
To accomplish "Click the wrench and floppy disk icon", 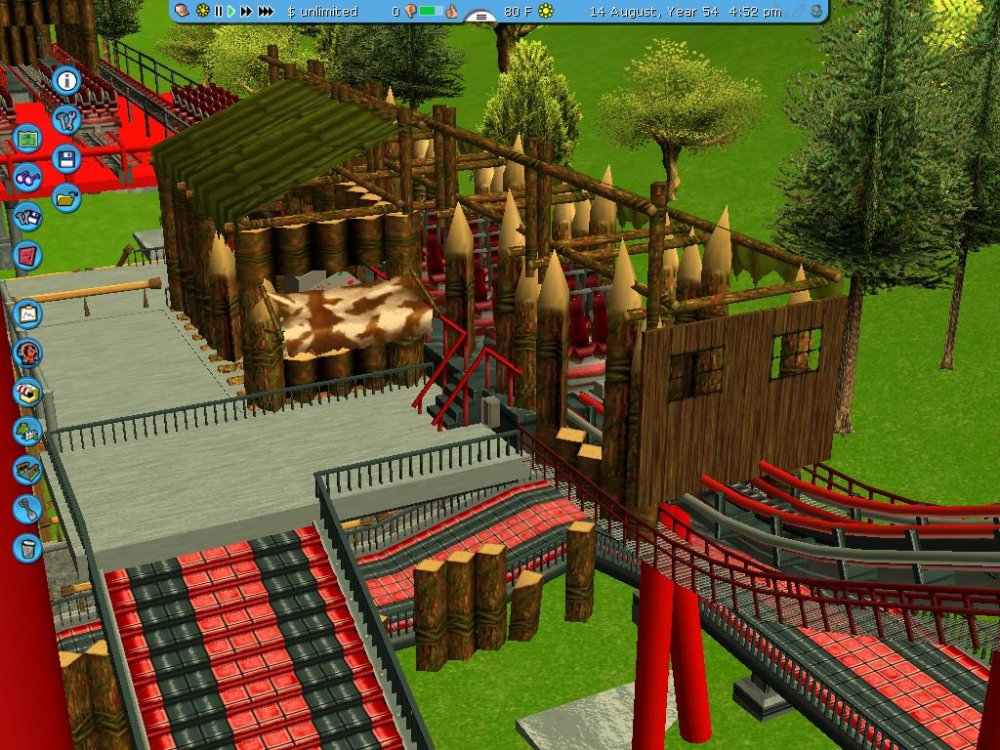I will (27, 217).
